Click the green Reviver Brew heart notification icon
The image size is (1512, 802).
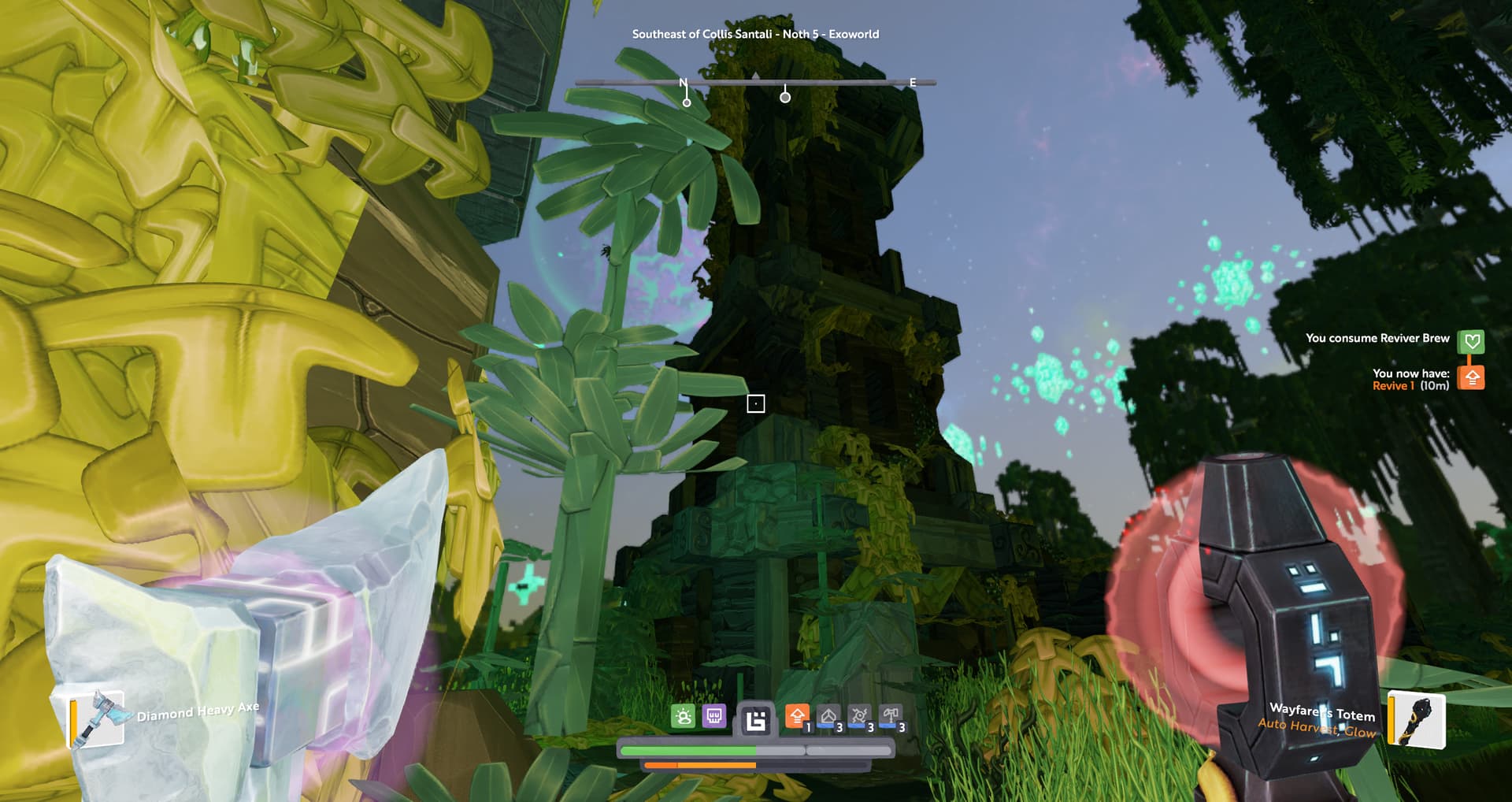pos(1471,341)
